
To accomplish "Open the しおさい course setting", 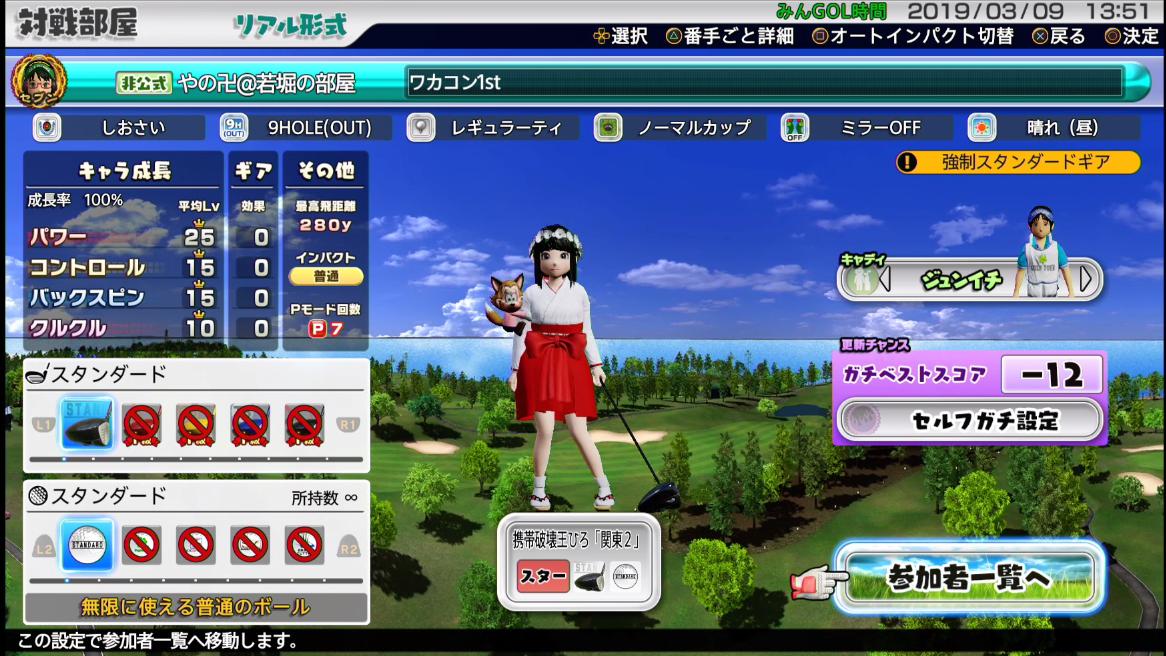I will (125, 128).
